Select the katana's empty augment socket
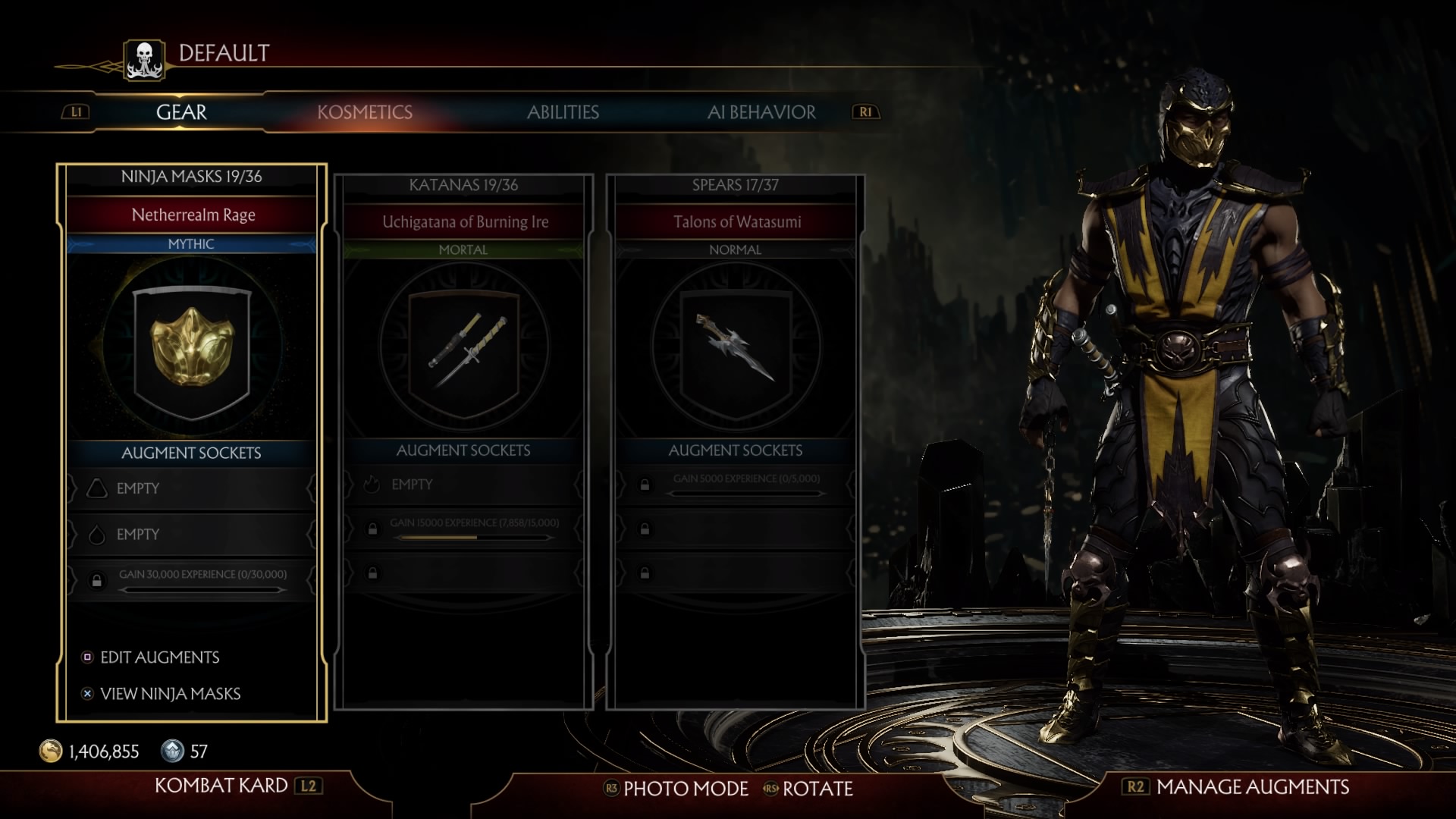 click(463, 485)
